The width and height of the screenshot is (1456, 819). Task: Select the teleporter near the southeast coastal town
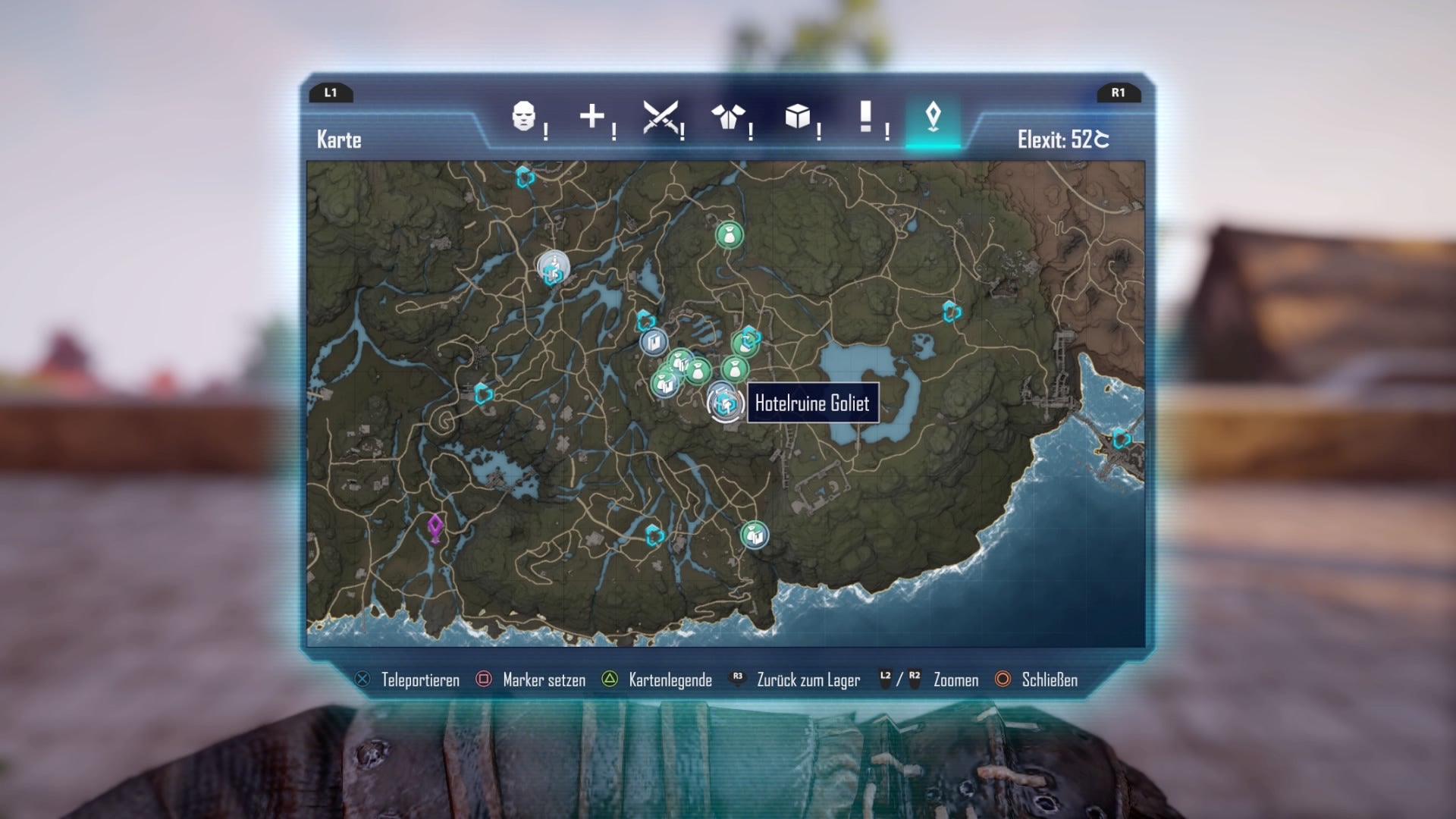1122,439
